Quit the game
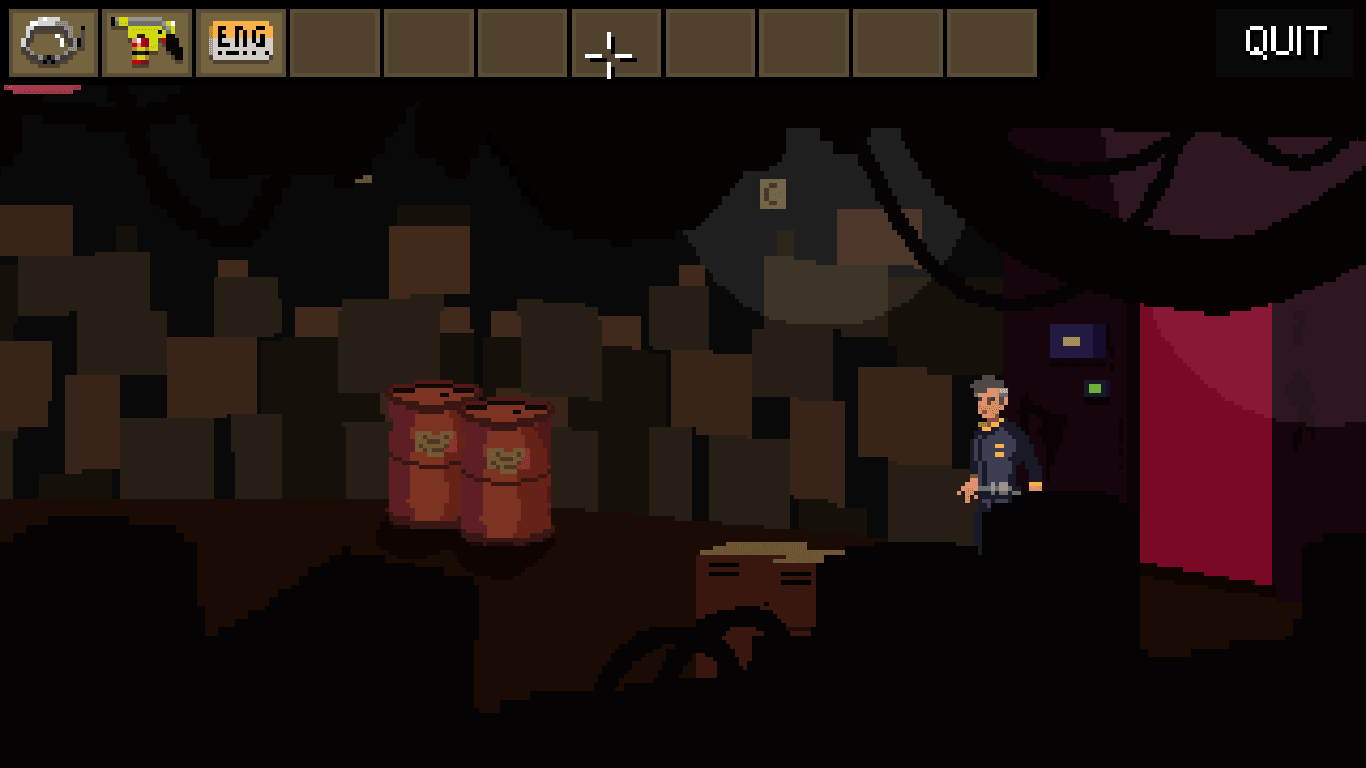 click(1285, 43)
